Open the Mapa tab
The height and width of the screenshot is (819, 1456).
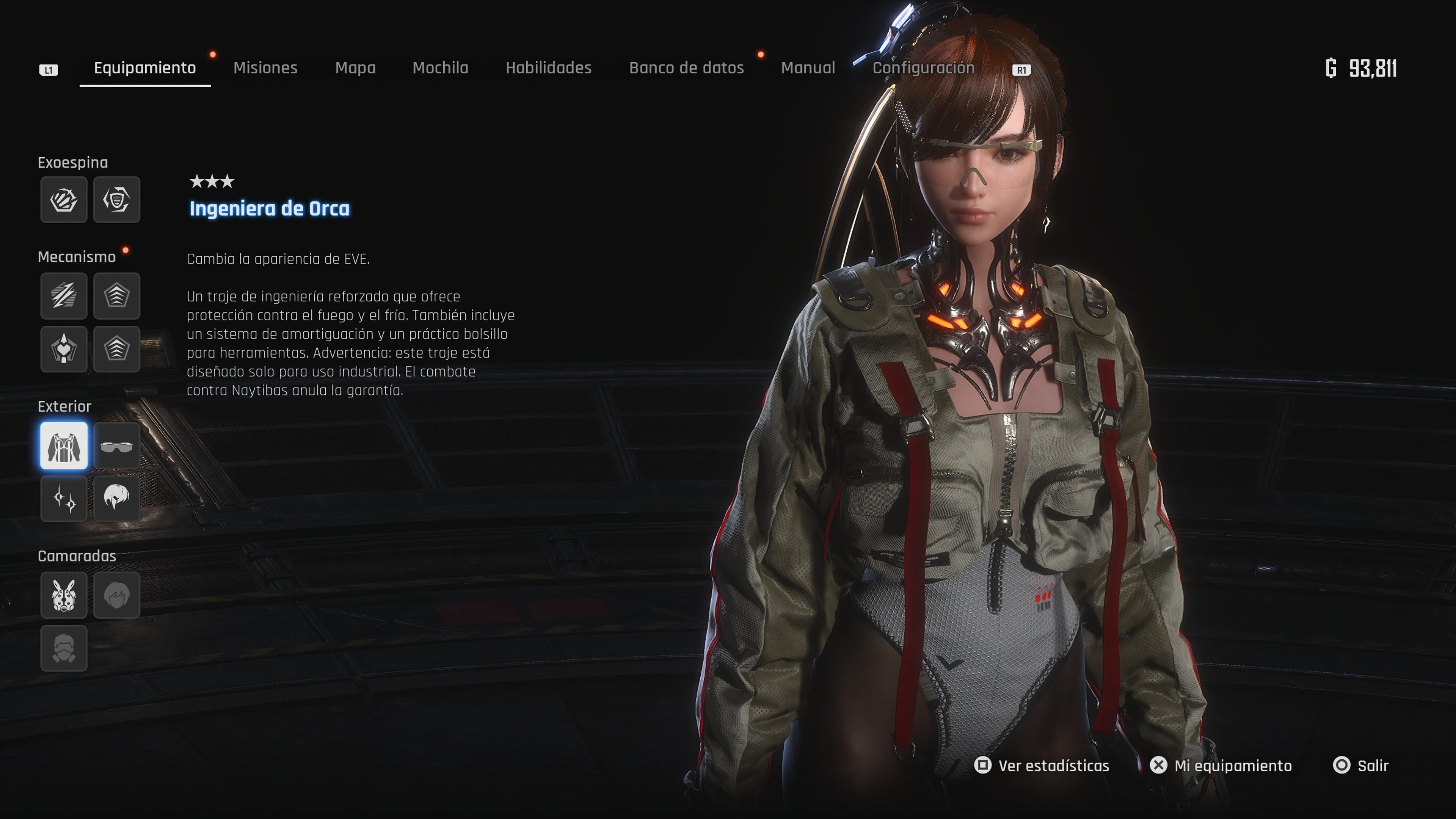(x=355, y=68)
